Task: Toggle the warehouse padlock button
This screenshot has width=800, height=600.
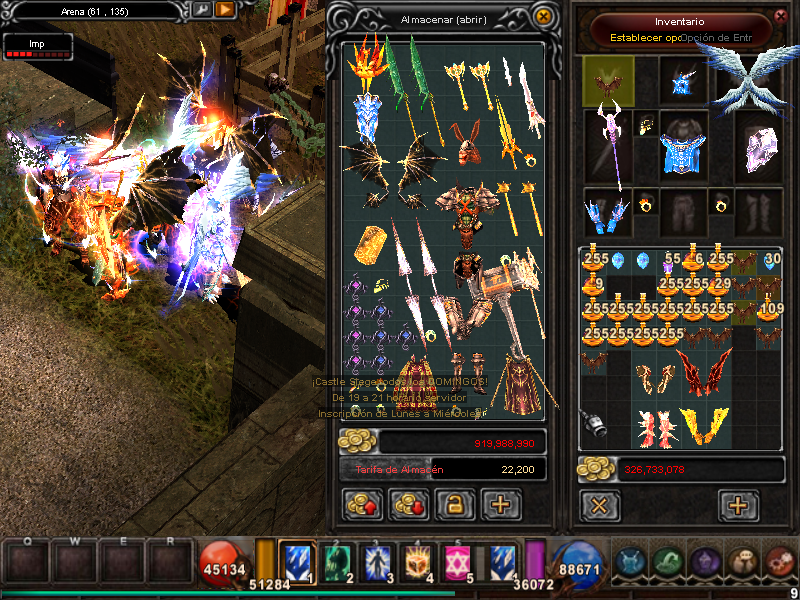Action: [453, 505]
